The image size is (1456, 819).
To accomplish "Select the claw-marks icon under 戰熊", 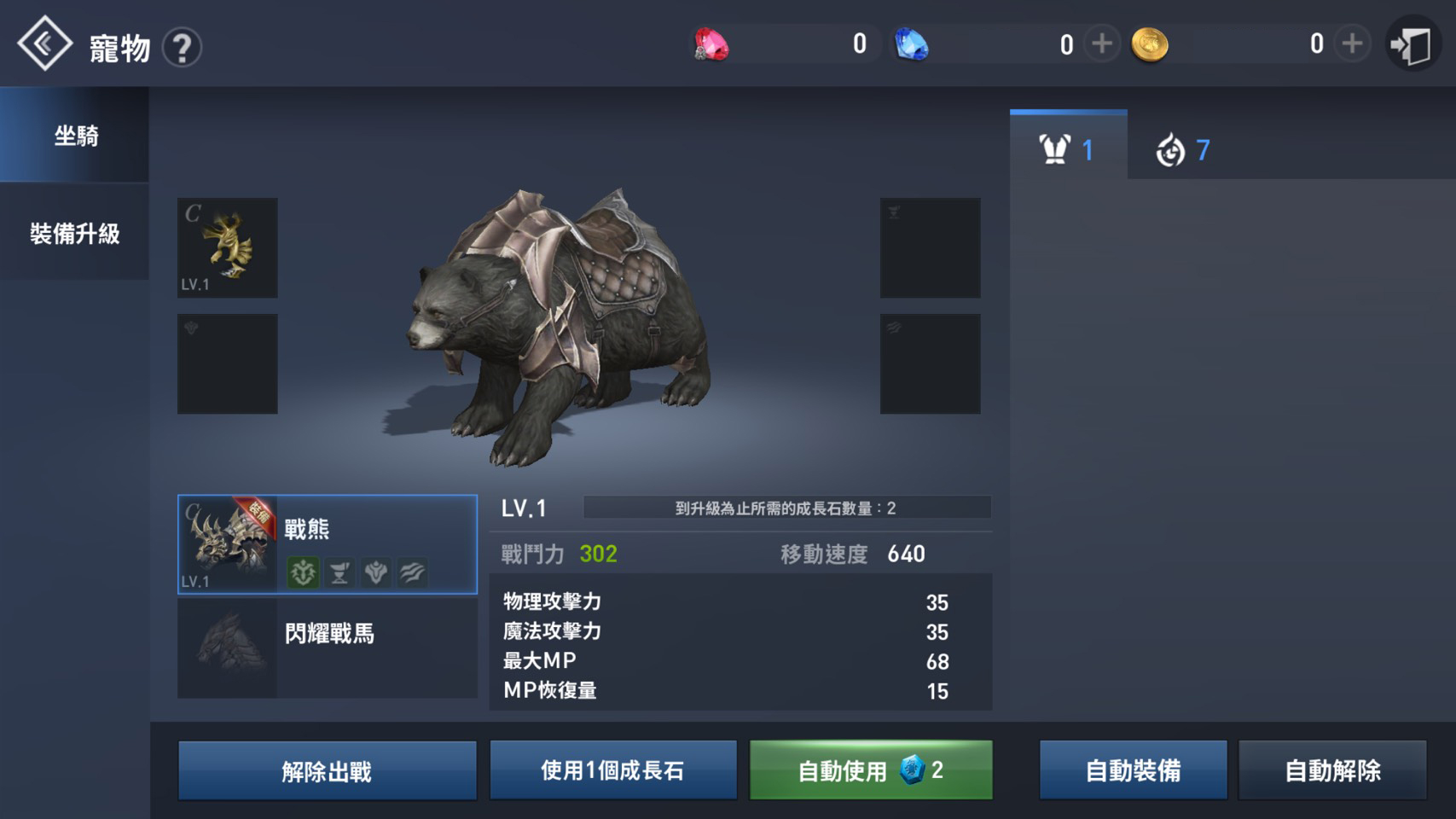I will tap(411, 572).
